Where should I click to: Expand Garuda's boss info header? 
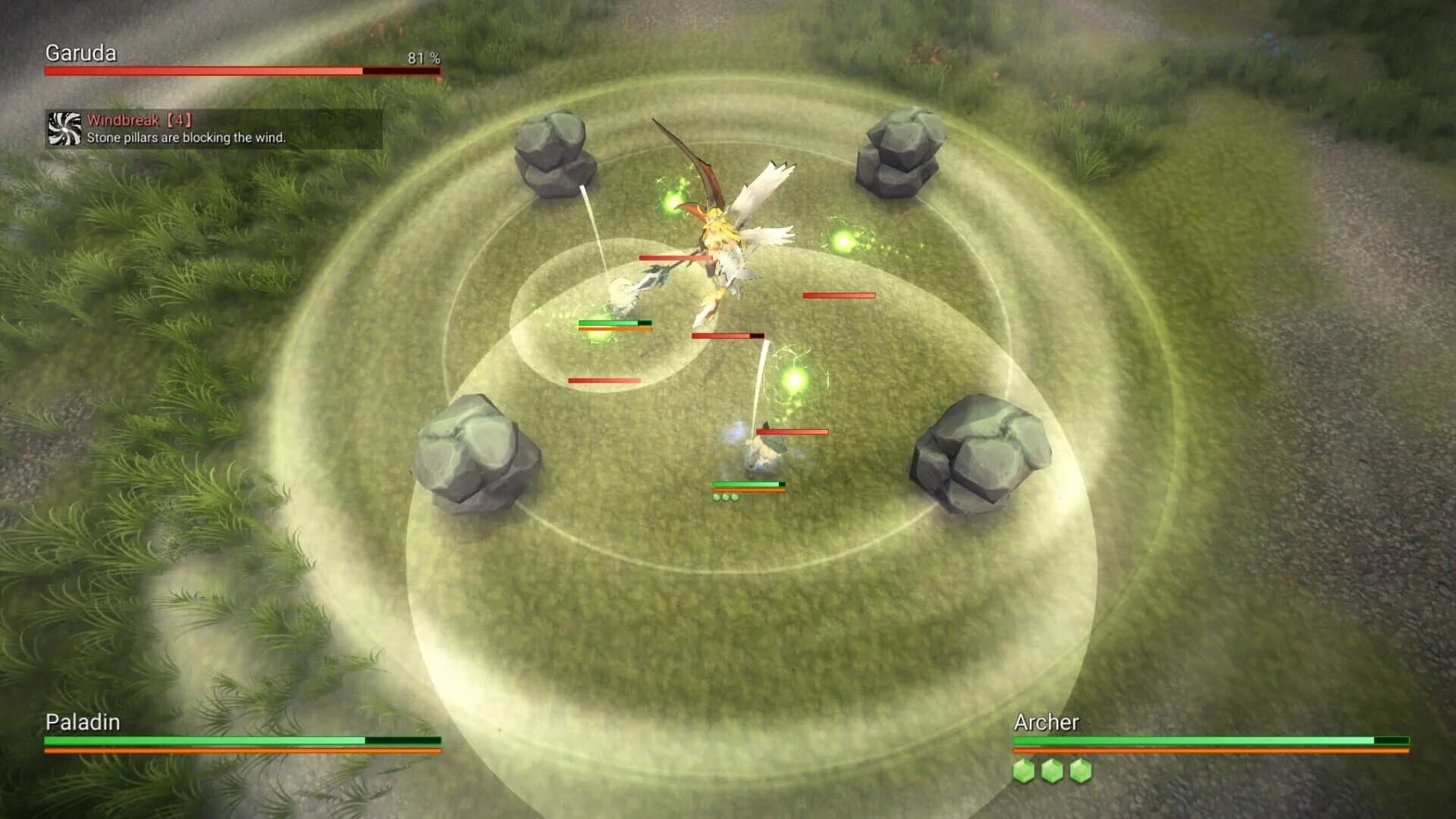click(x=227, y=61)
